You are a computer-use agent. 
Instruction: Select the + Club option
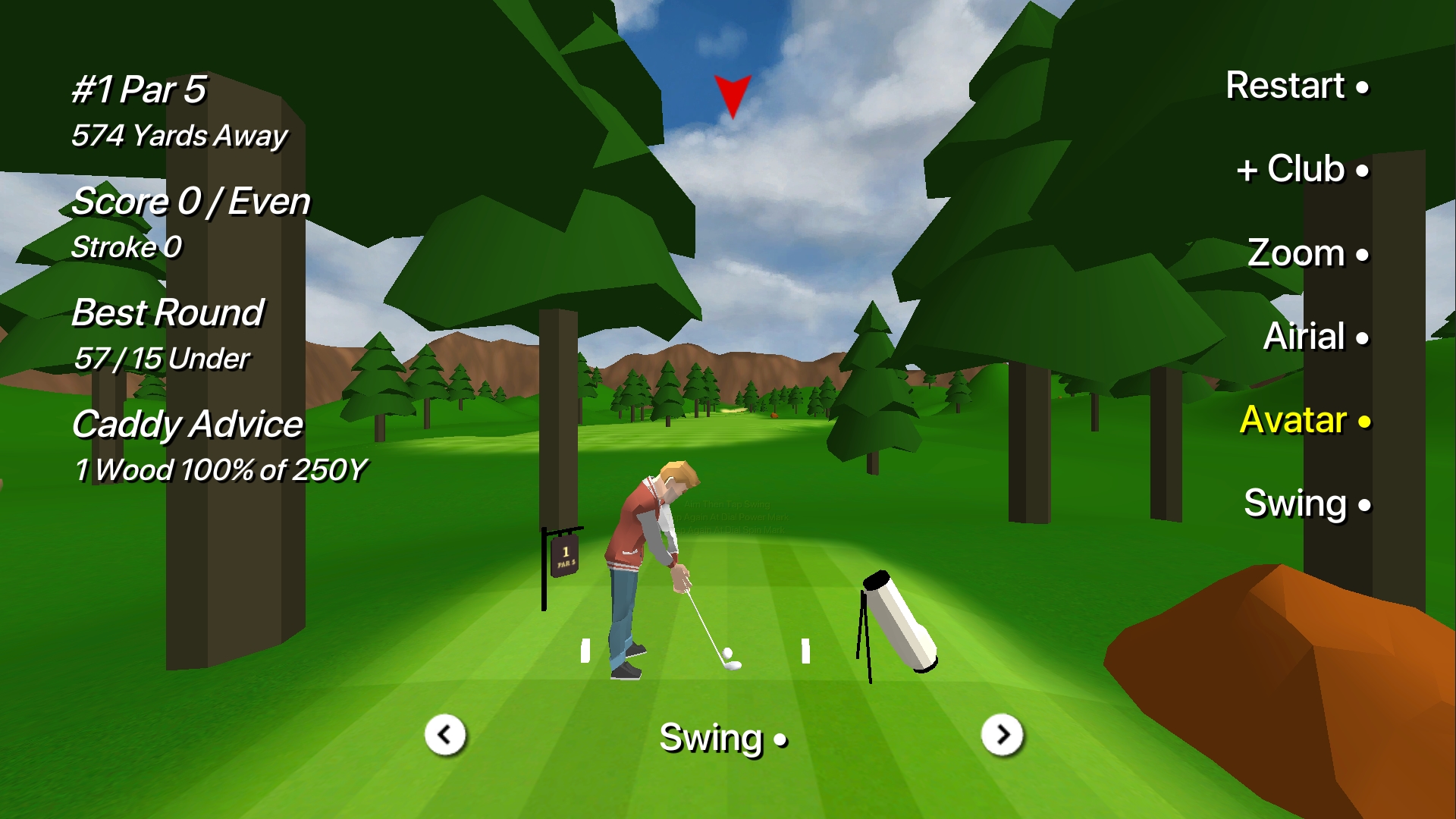pyautogui.click(x=1302, y=169)
